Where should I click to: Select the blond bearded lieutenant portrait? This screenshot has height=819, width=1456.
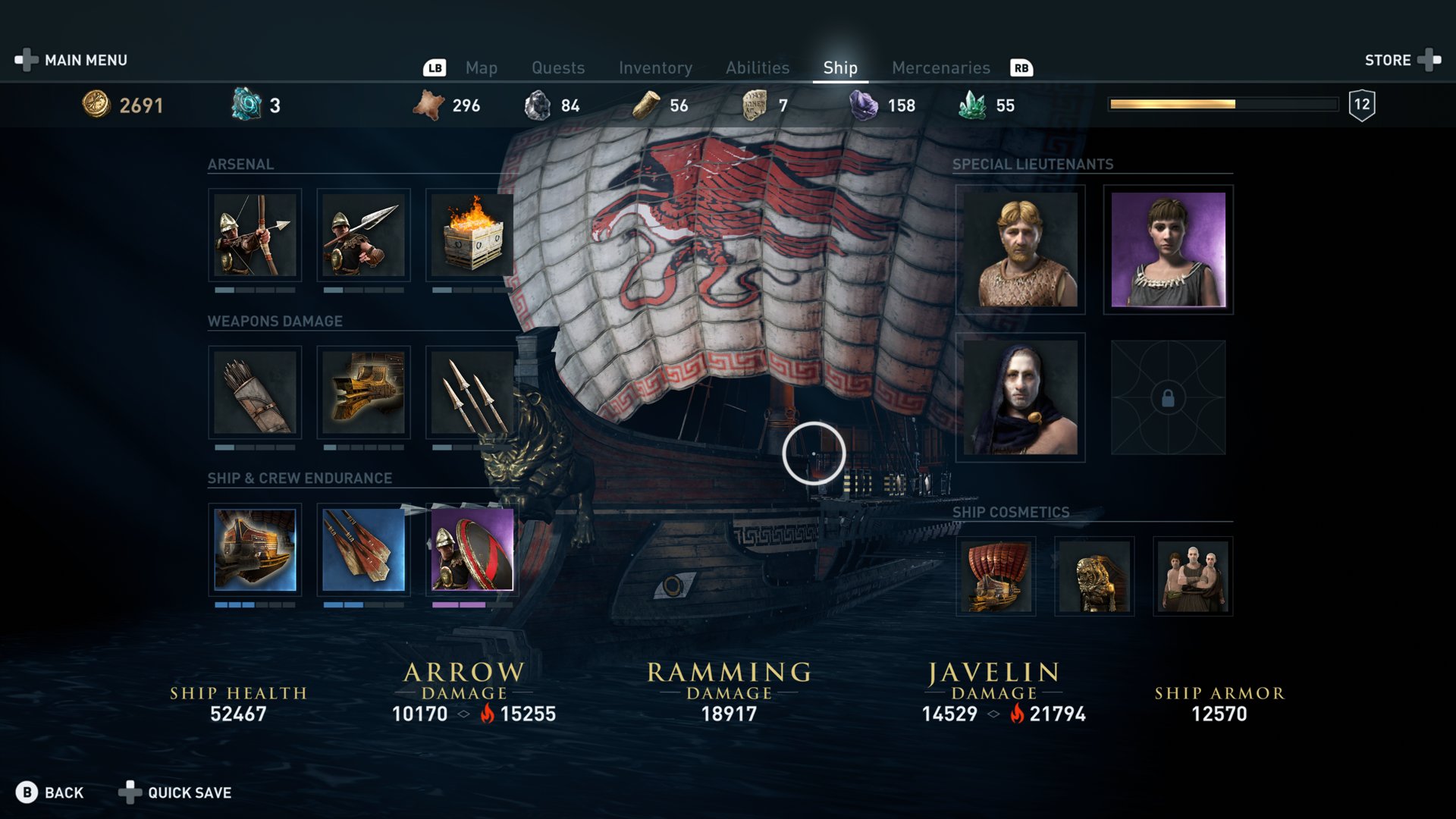(1020, 249)
